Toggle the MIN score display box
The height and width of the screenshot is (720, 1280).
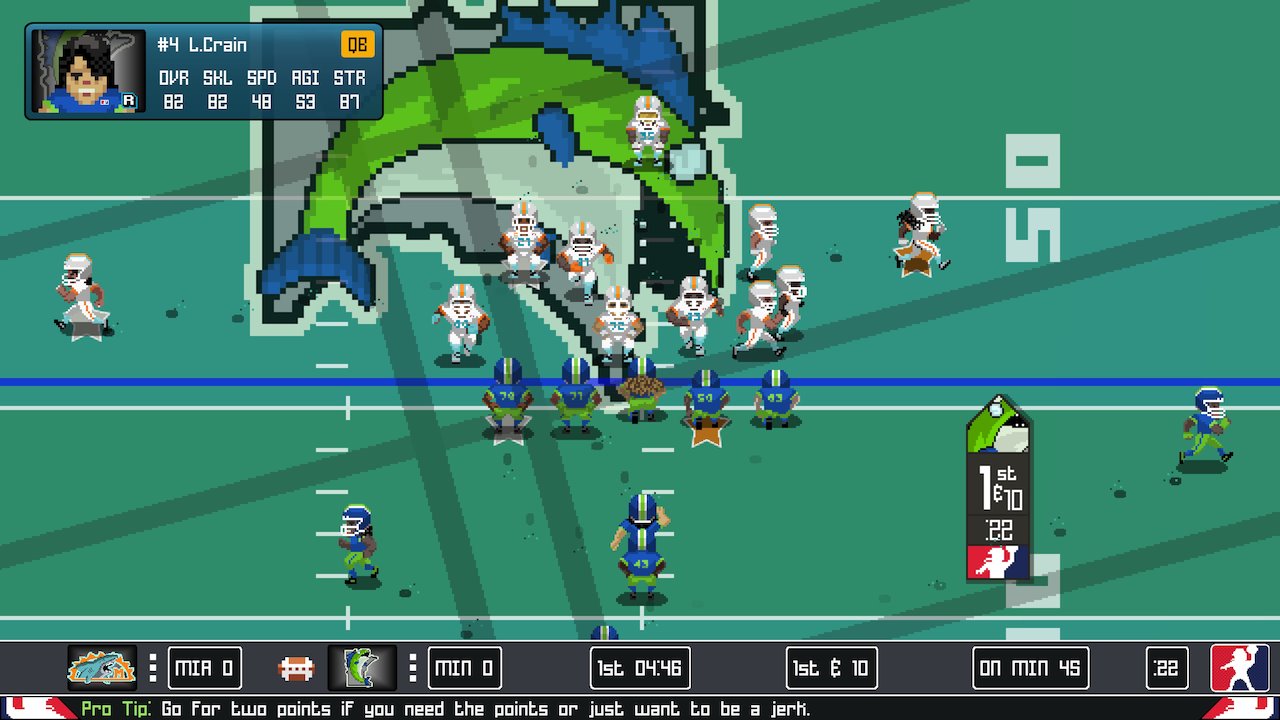point(464,668)
